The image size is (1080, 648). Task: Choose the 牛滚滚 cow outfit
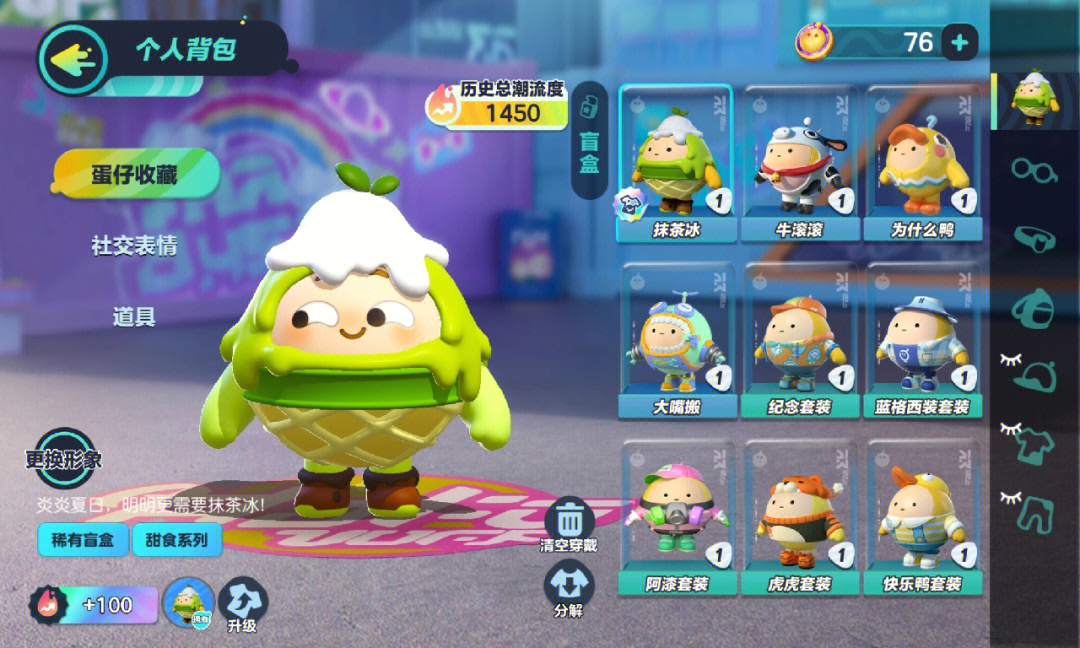point(797,163)
